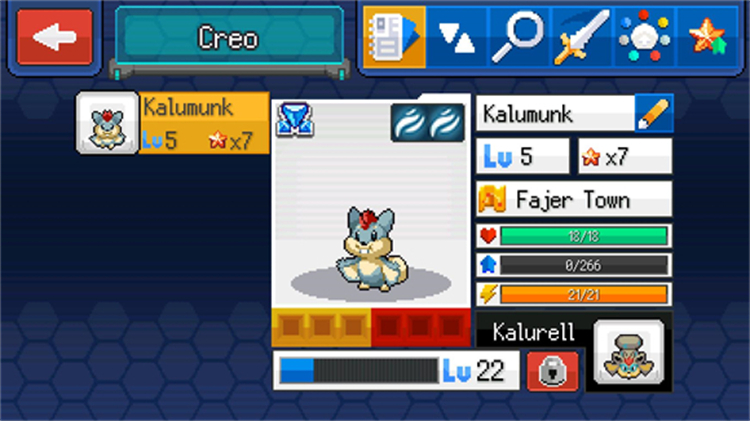The width and height of the screenshot is (750, 421).
Task: Show the star tab
Action: (x=707, y=38)
